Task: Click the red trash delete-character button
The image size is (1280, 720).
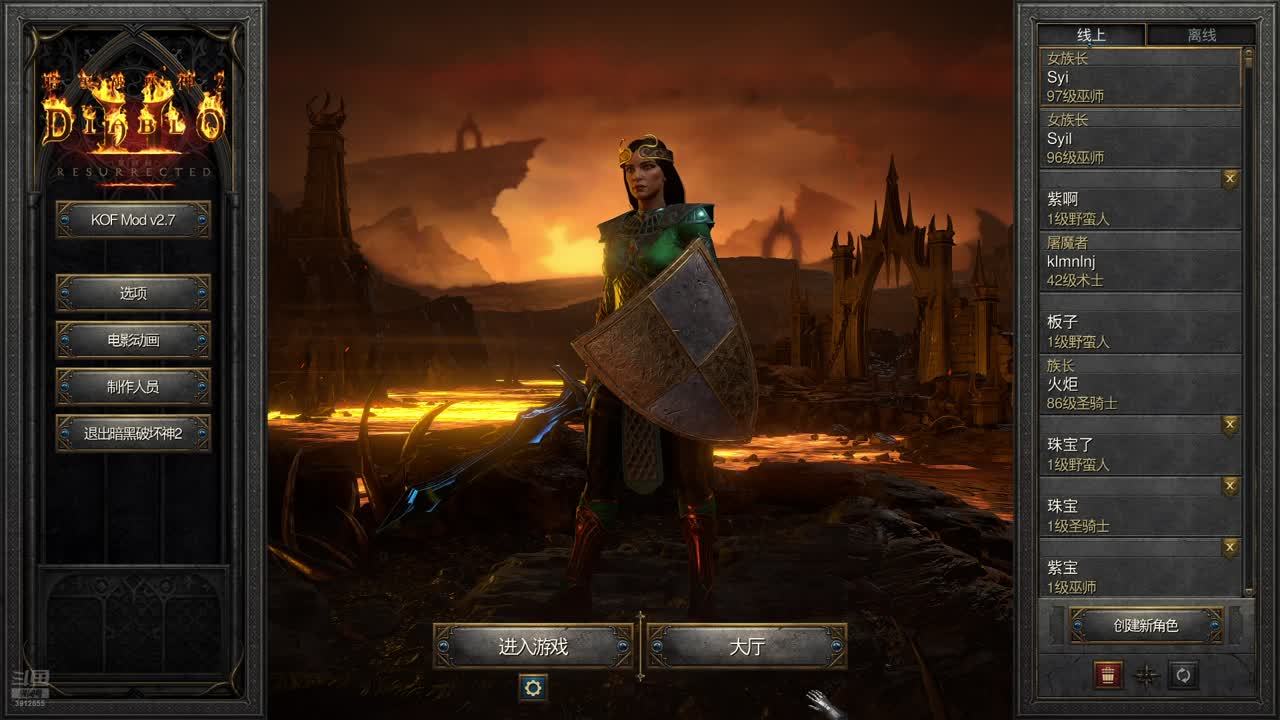Action: (x=1108, y=675)
